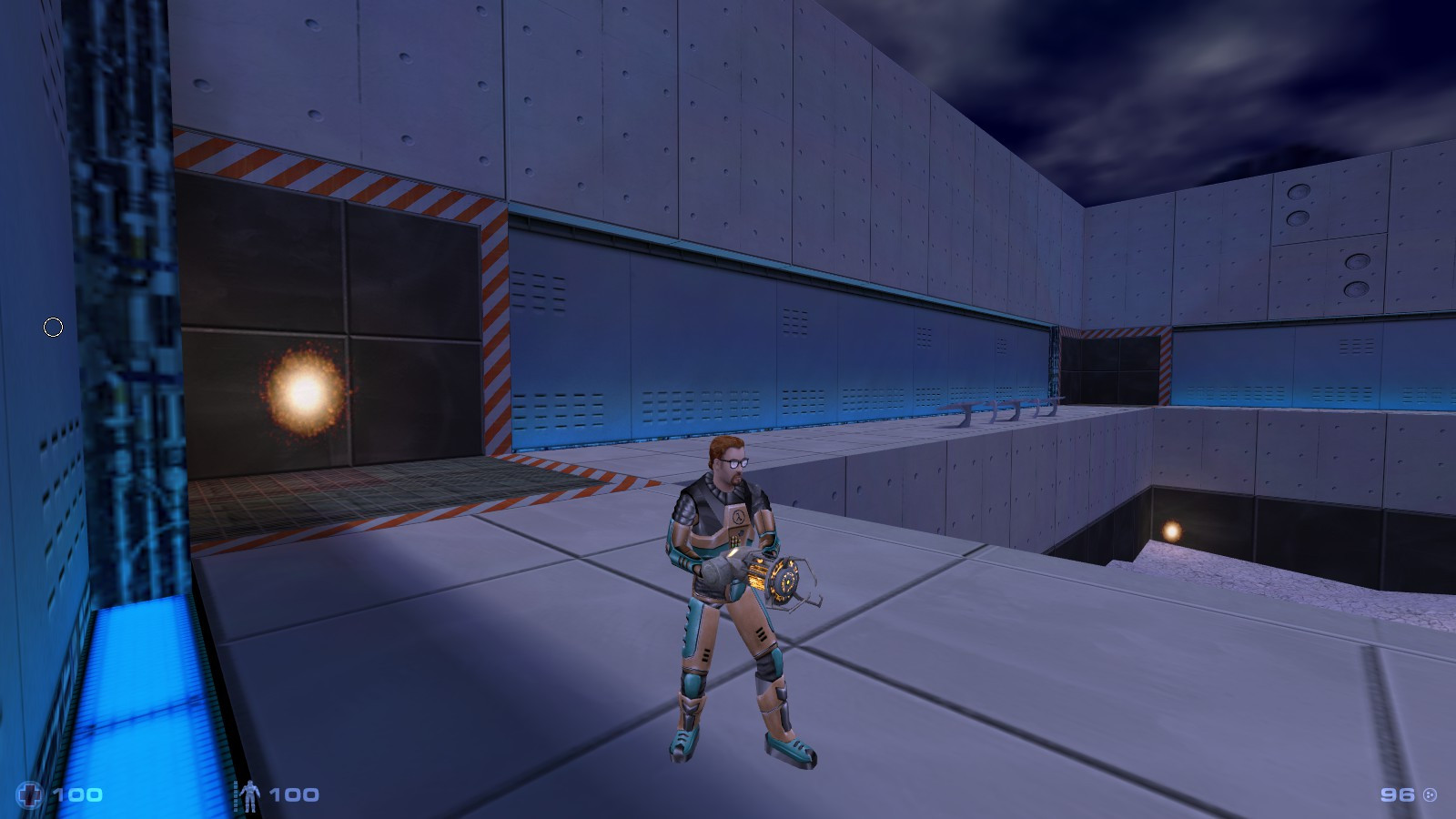Screen dimensions: 1456x819
Task: Click the health cross icon in HUD
Action: (x=28, y=794)
